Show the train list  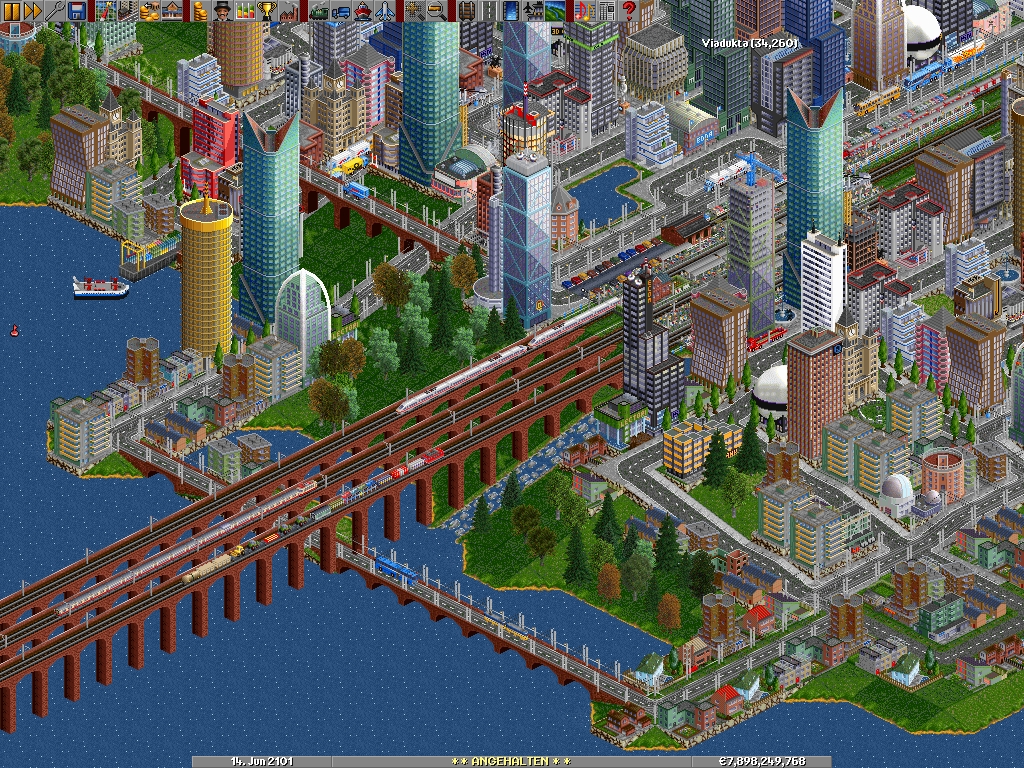point(319,11)
